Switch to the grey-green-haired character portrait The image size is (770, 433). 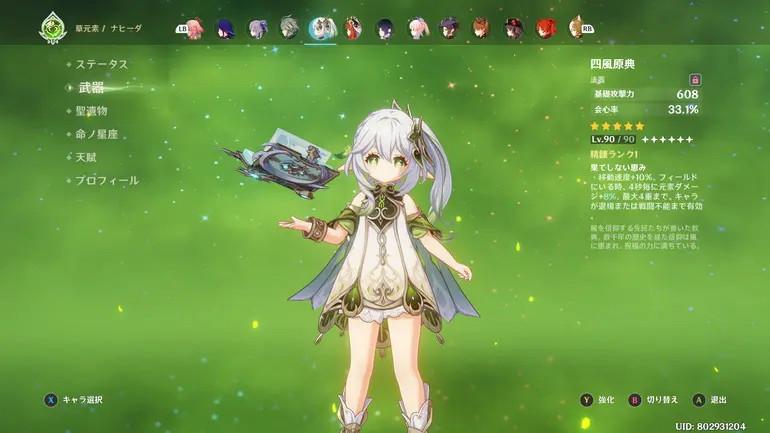click(x=290, y=27)
